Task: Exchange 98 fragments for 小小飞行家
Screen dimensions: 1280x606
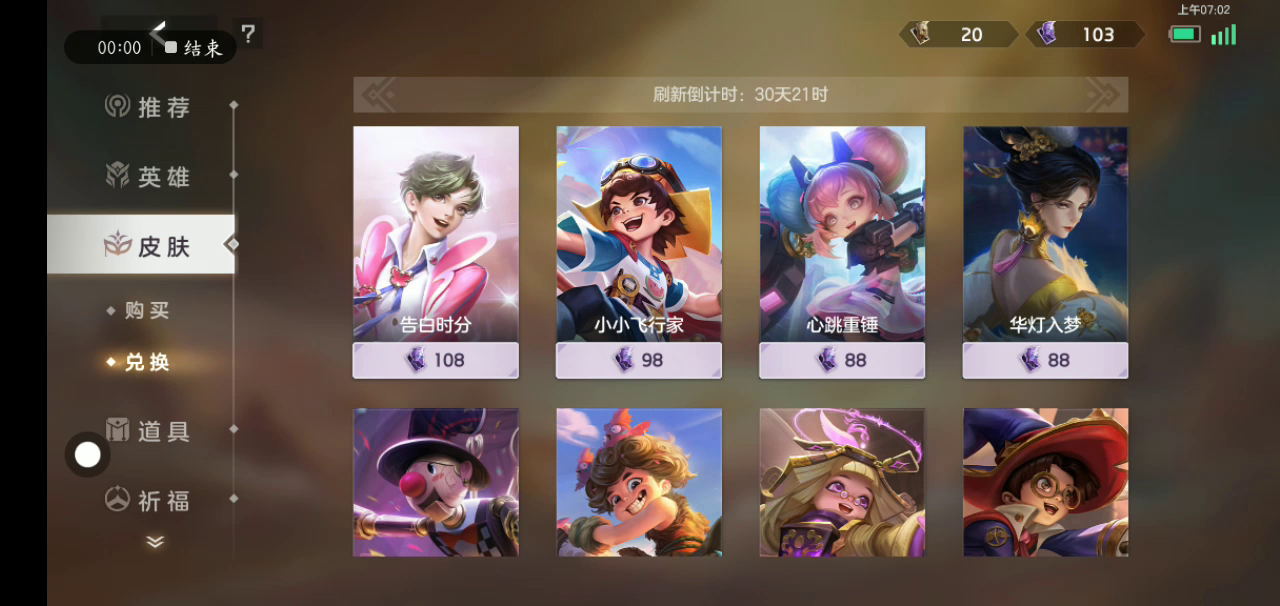Action: tap(638, 360)
